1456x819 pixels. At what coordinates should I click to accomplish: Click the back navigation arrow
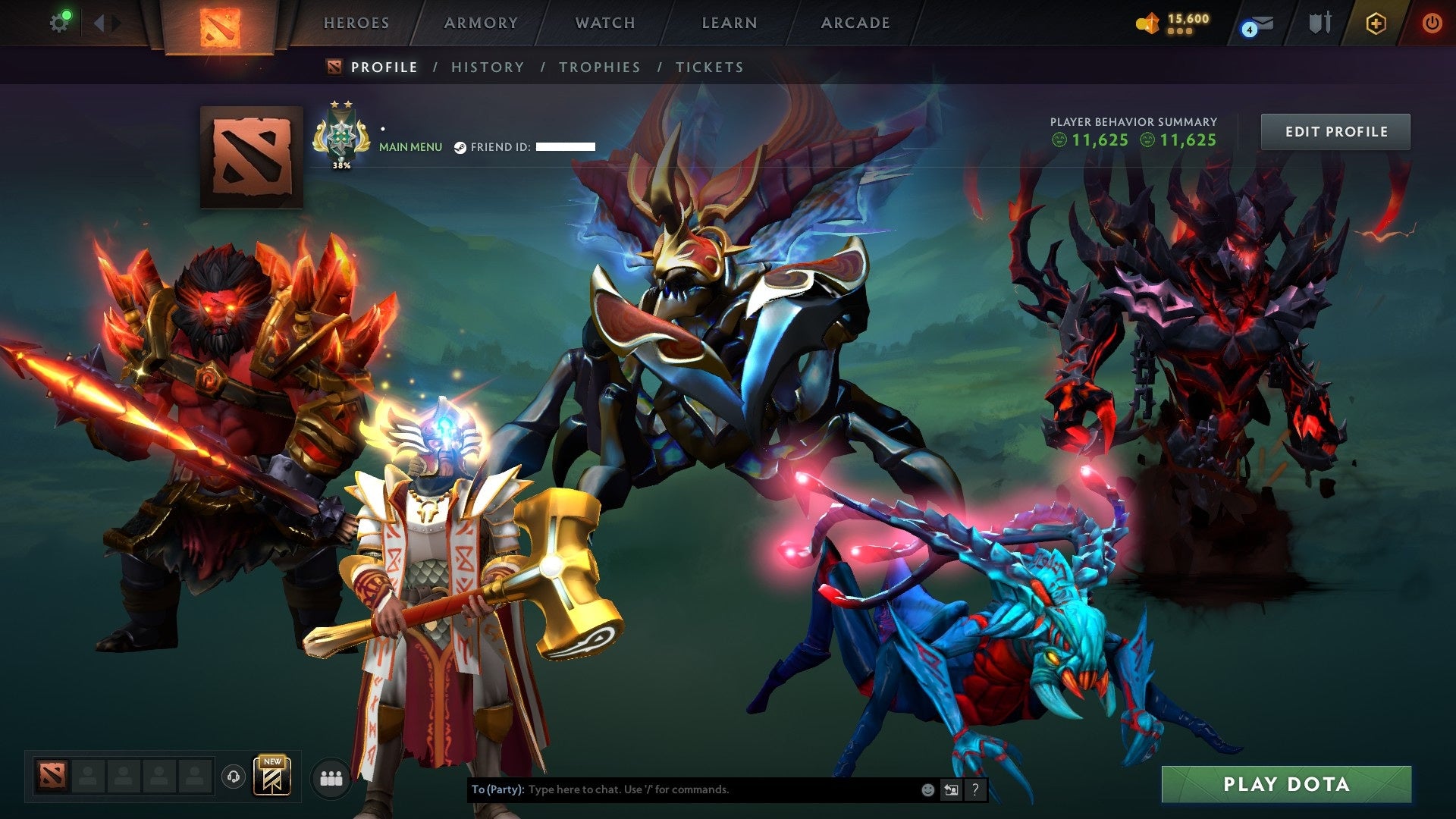[x=99, y=22]
